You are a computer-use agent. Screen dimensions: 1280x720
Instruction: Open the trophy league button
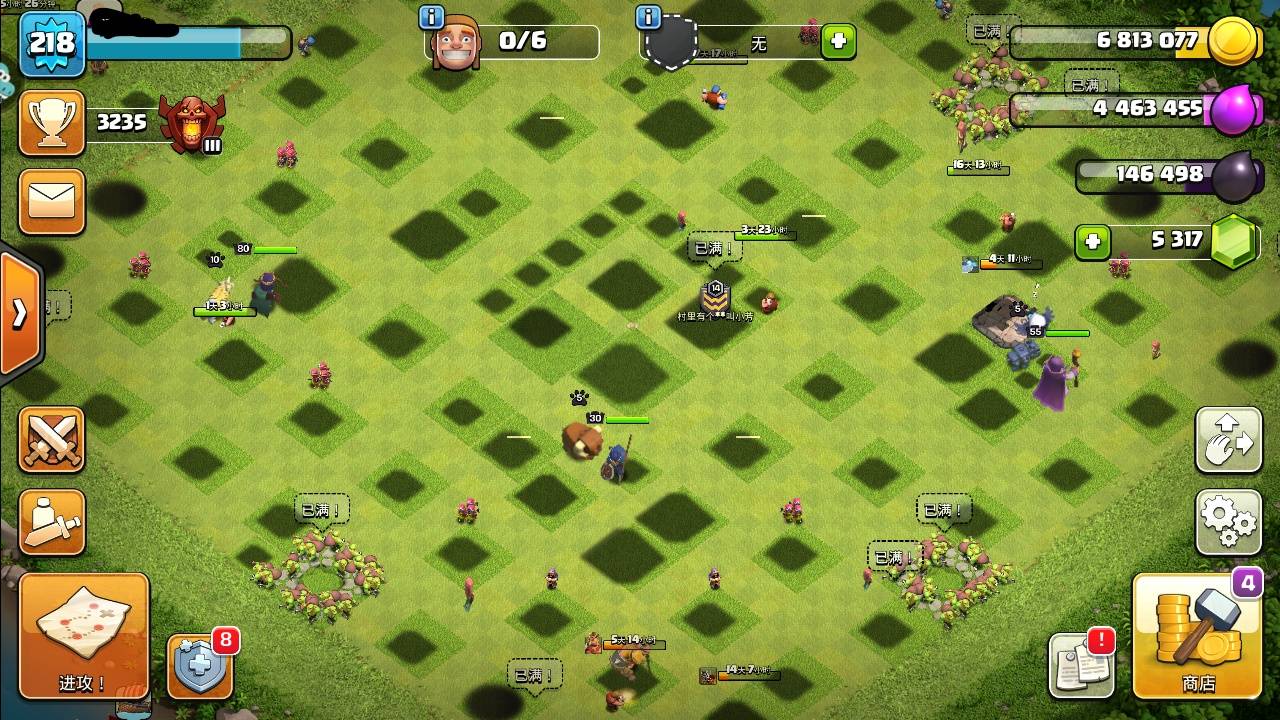[52, 123]
